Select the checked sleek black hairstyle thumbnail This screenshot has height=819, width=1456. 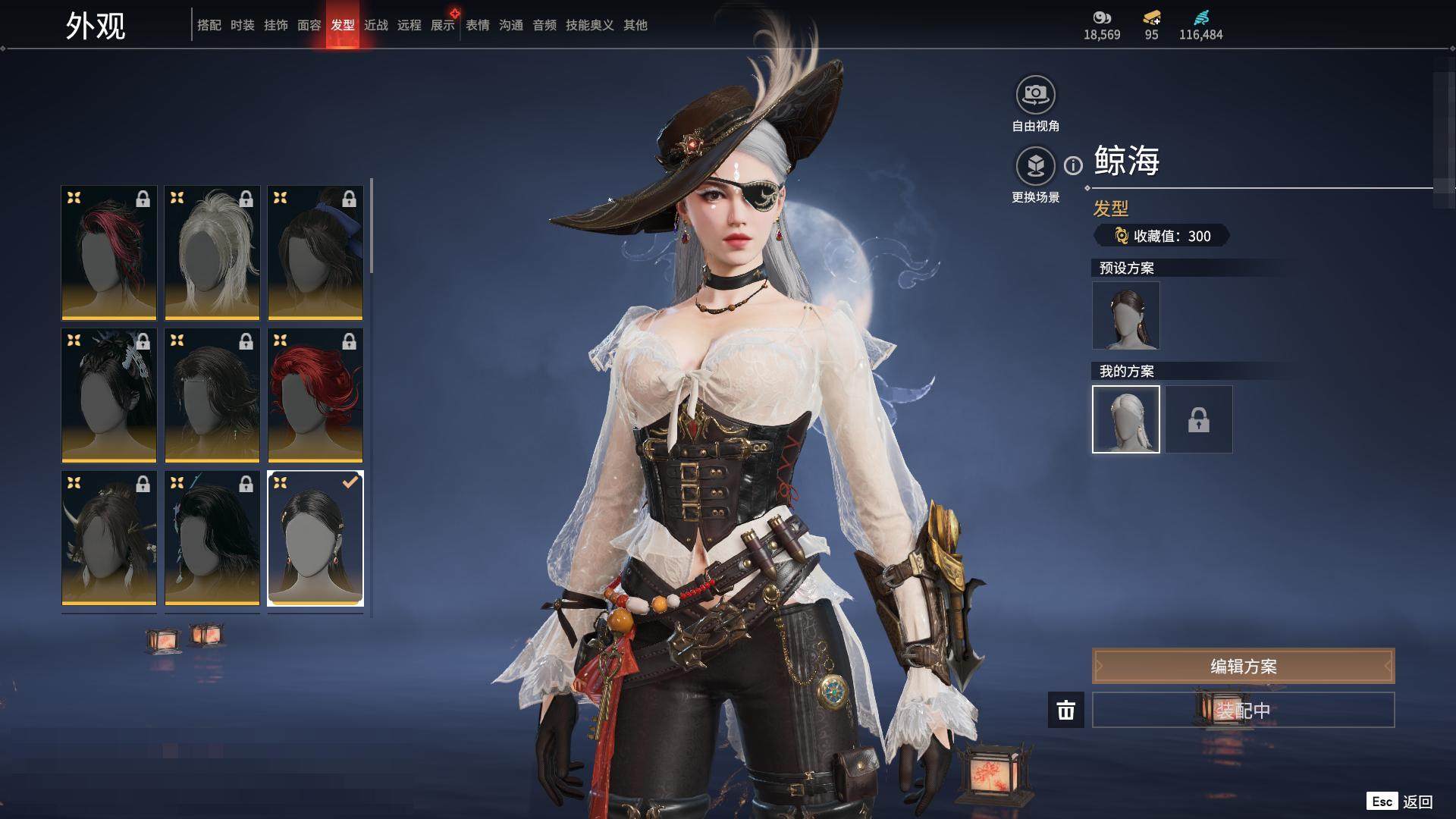pos(315,538)
